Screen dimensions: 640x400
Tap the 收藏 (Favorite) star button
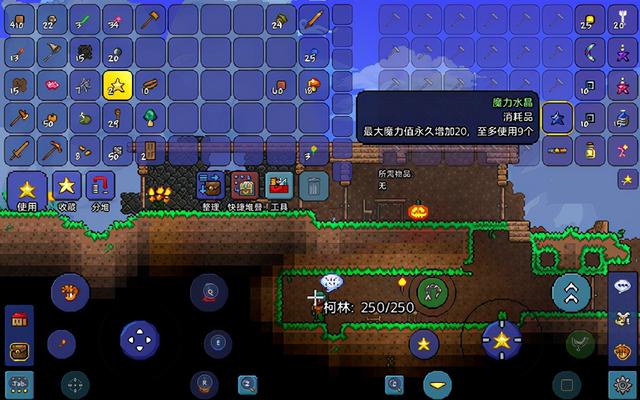(x=66, y=187)
